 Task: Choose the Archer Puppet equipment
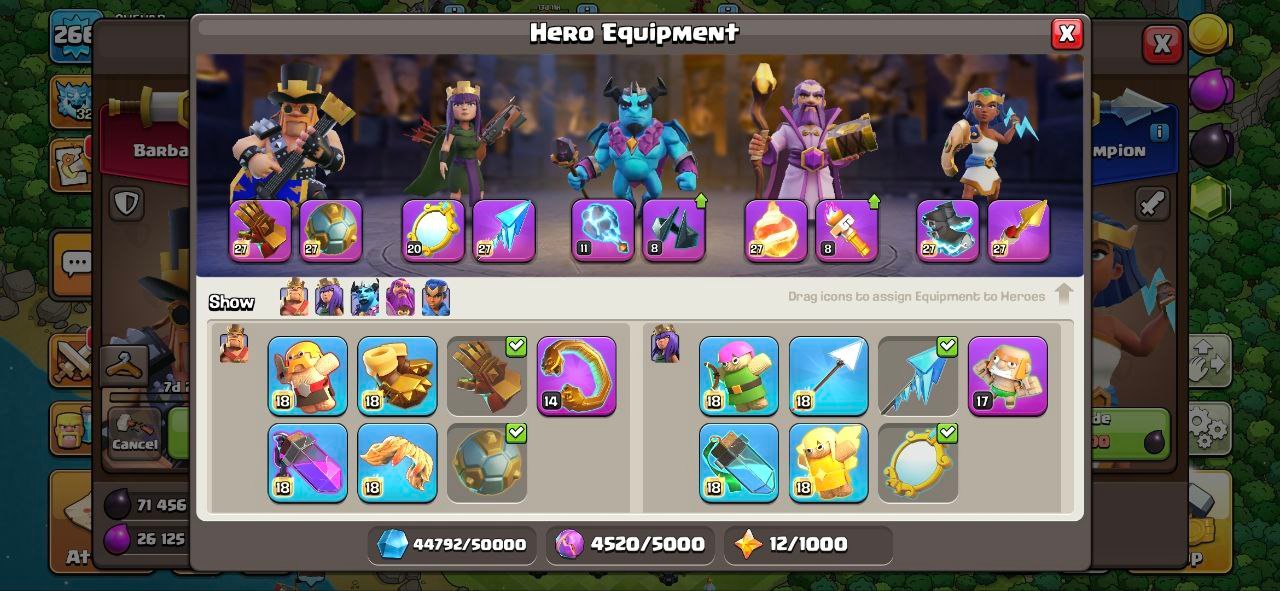pos(739,376)
